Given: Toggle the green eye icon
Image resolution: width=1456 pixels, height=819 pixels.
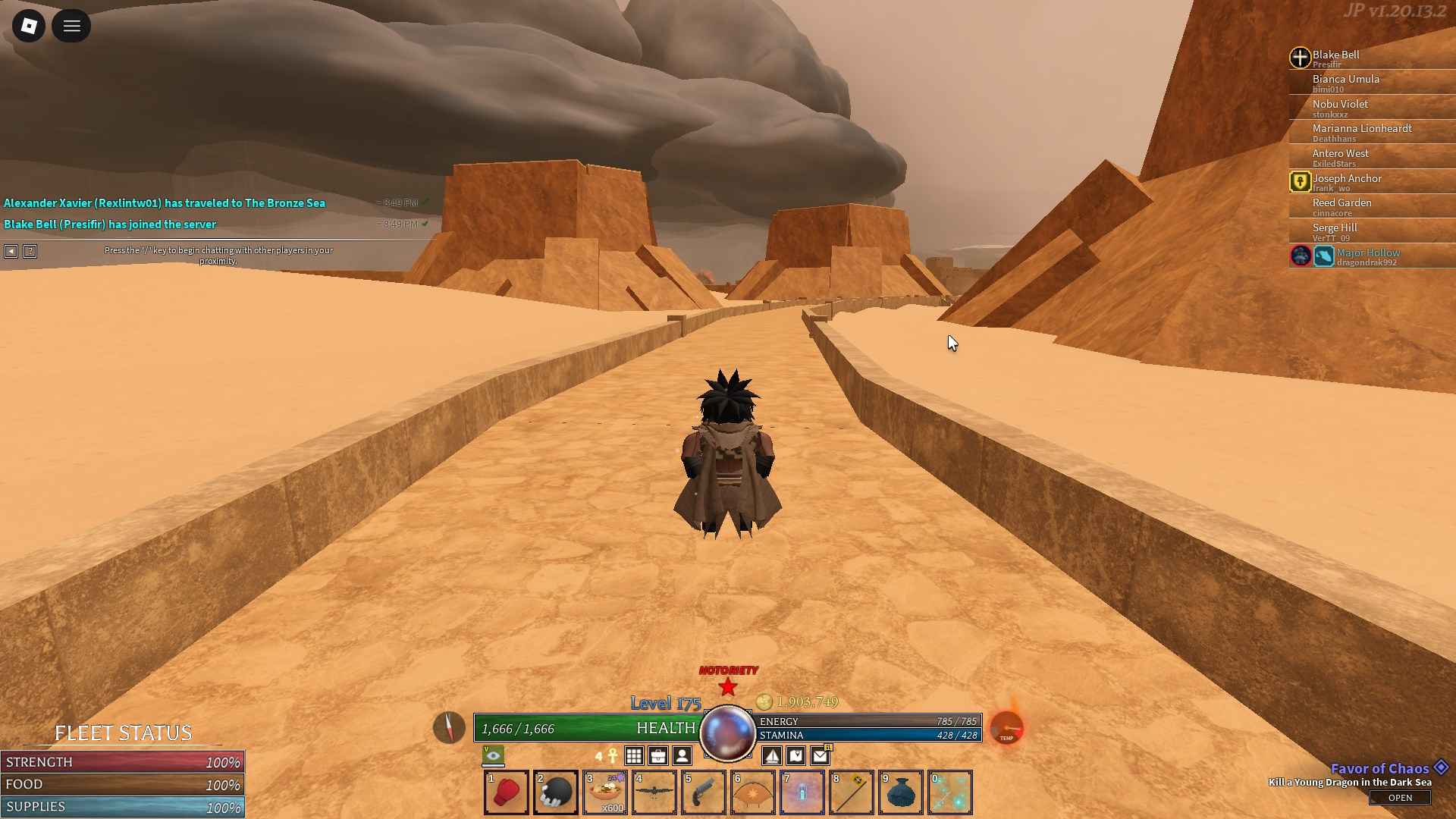Looking at the screenshot, I should tap(493, 755).
